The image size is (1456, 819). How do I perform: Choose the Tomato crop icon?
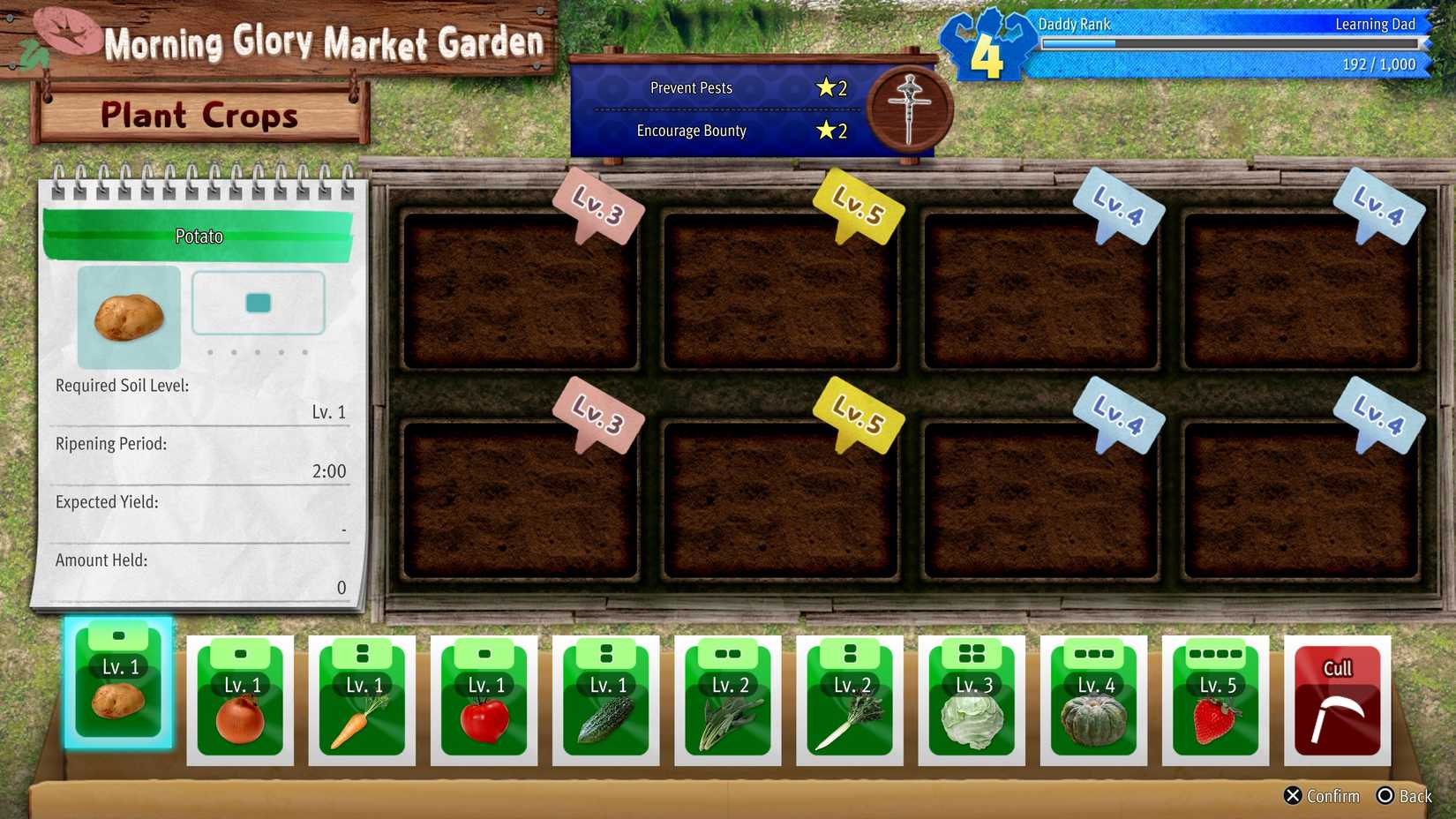(x=484, y=702)
